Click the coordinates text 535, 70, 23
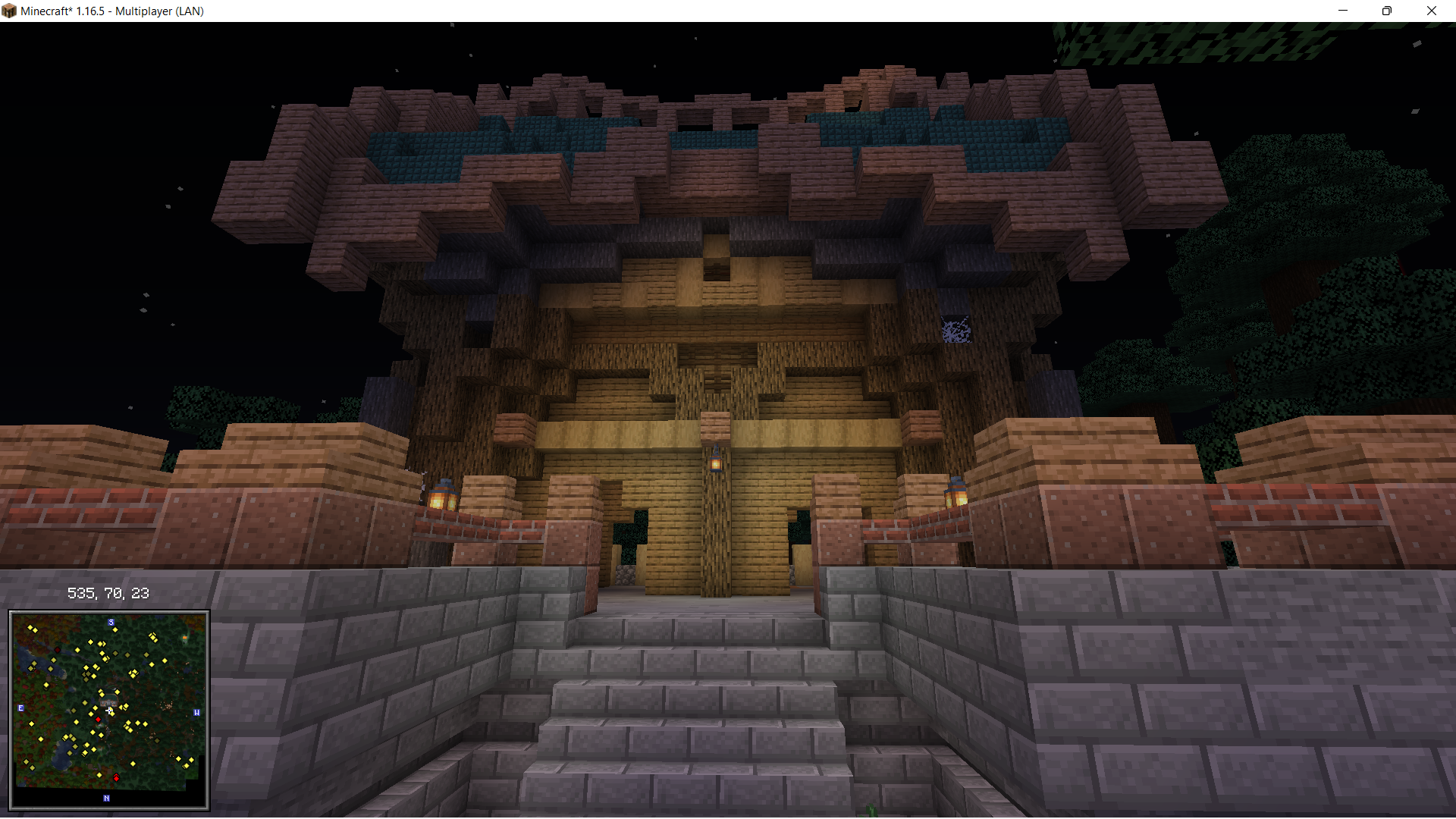The height and width of the screenshot is (819, 1456). pos(108,593)
